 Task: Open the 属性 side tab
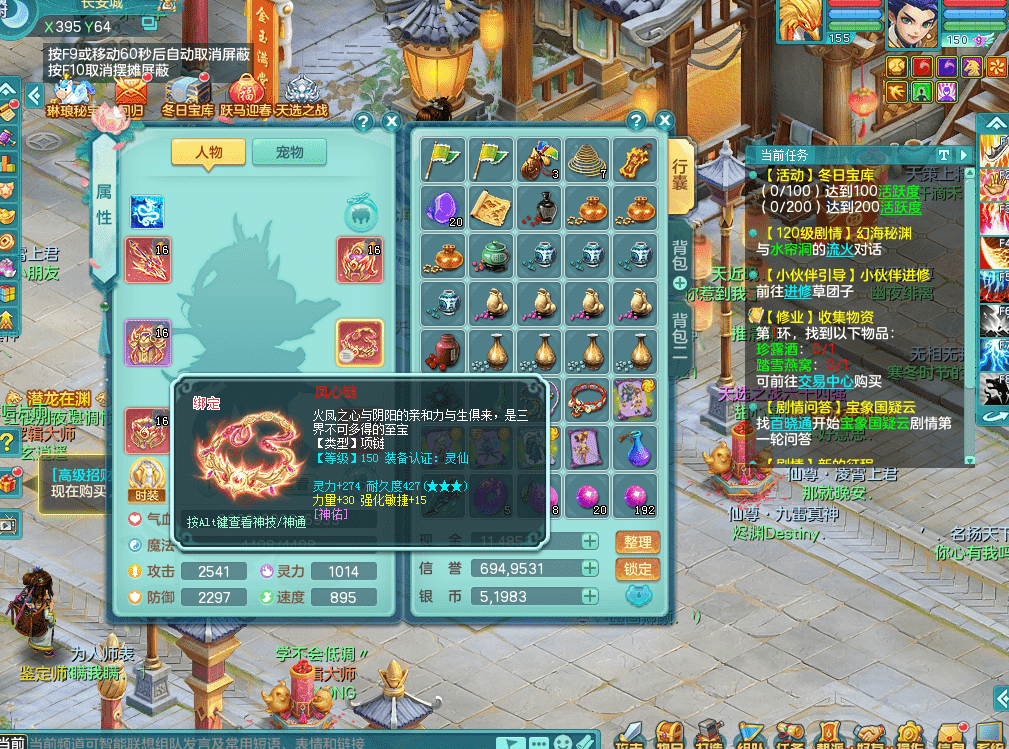click(103, 202)
